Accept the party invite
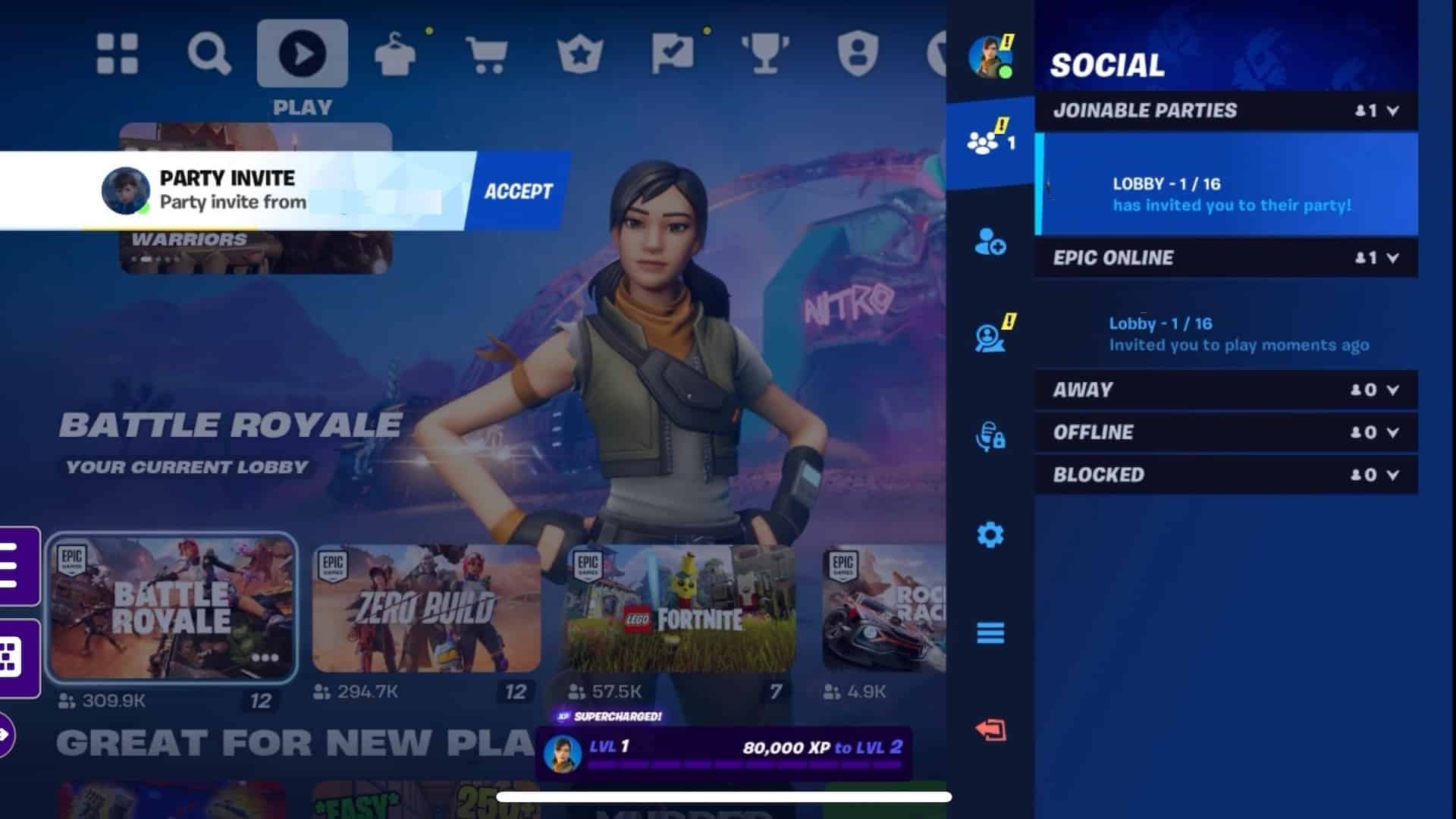1456x819 pixels. 518,190
